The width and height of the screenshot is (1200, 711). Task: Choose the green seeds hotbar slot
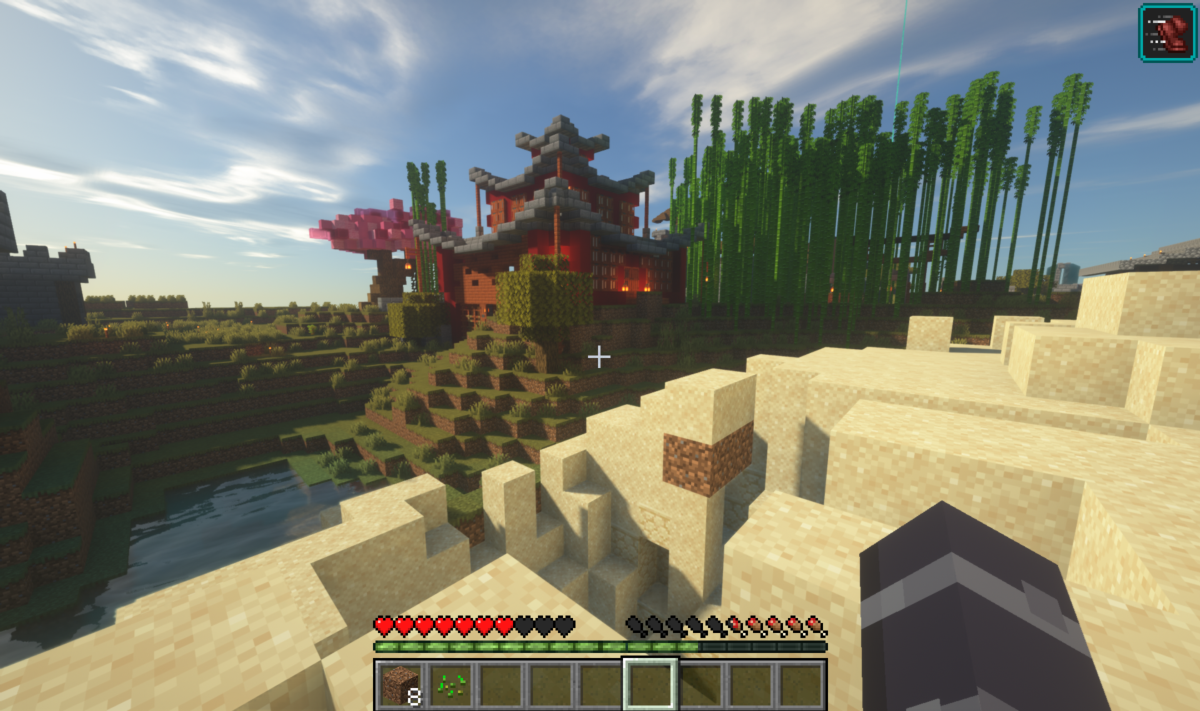pos(451,685)
